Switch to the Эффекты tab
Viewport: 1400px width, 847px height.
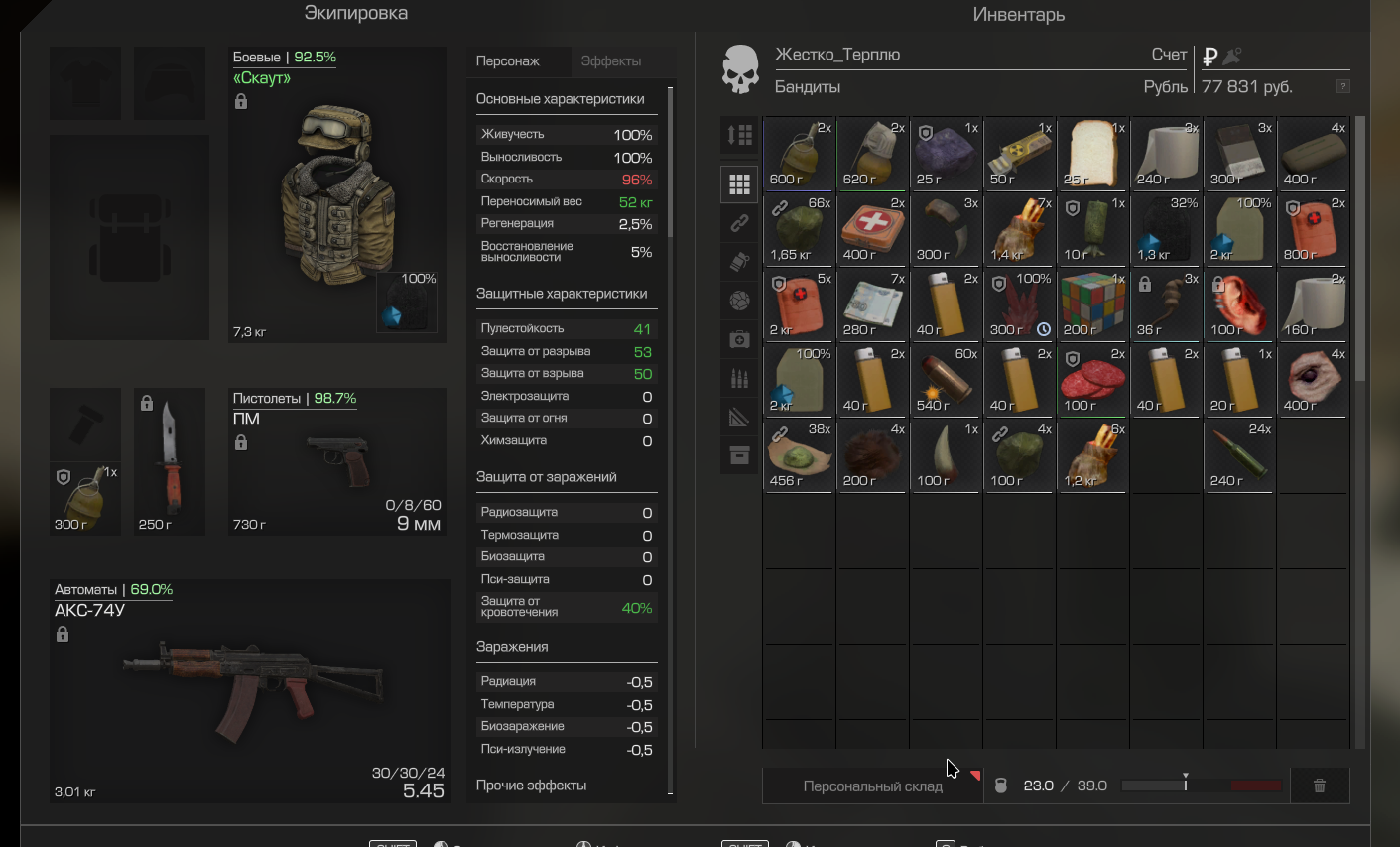(x=611, y=61)
